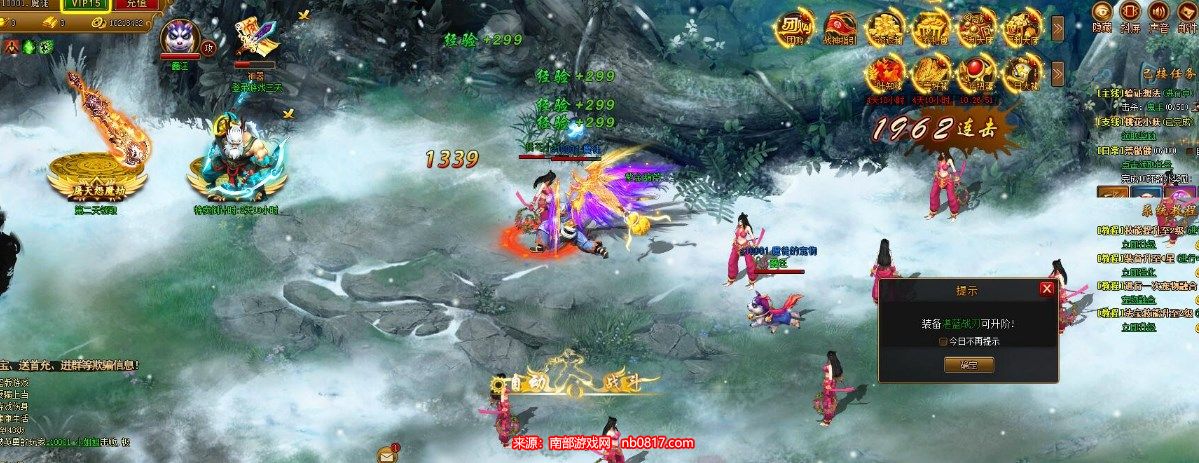Open the red orb event icon
The height and width of the screenshot is (463, 1199).
pyautogui.click(x=974, y=72)
